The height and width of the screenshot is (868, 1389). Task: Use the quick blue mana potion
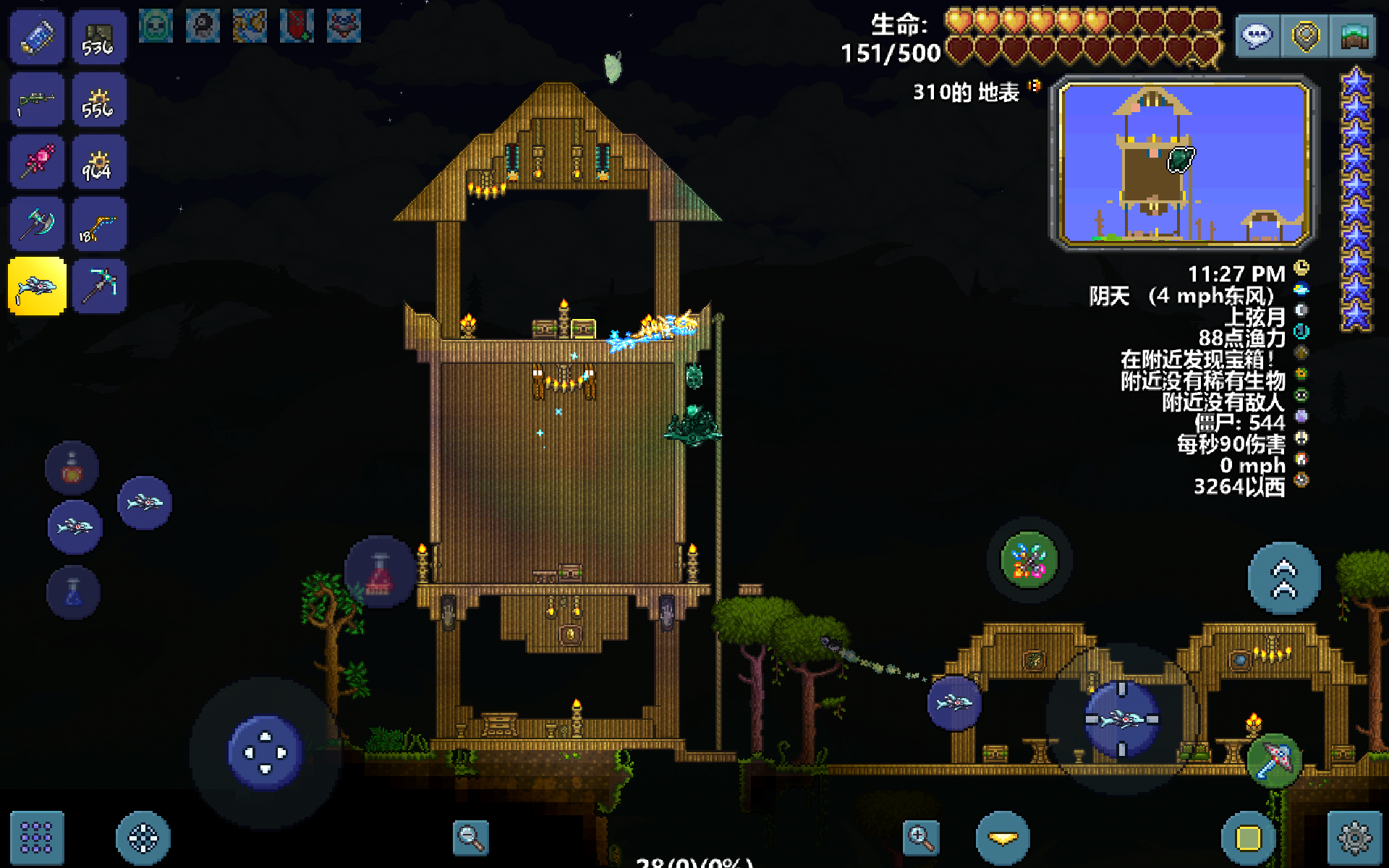pos(73,592)
